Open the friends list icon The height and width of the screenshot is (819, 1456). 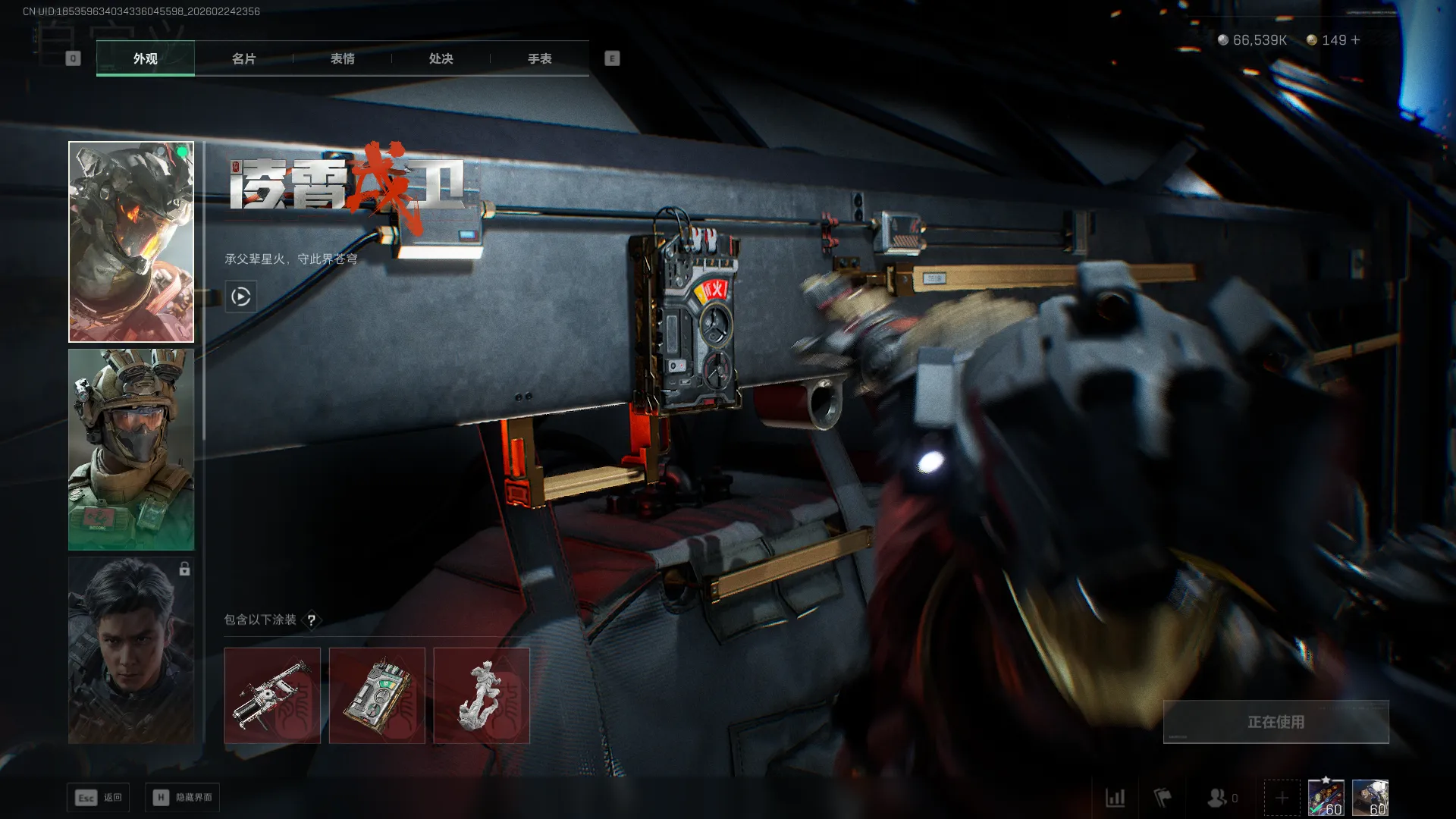click(1218, 798)
